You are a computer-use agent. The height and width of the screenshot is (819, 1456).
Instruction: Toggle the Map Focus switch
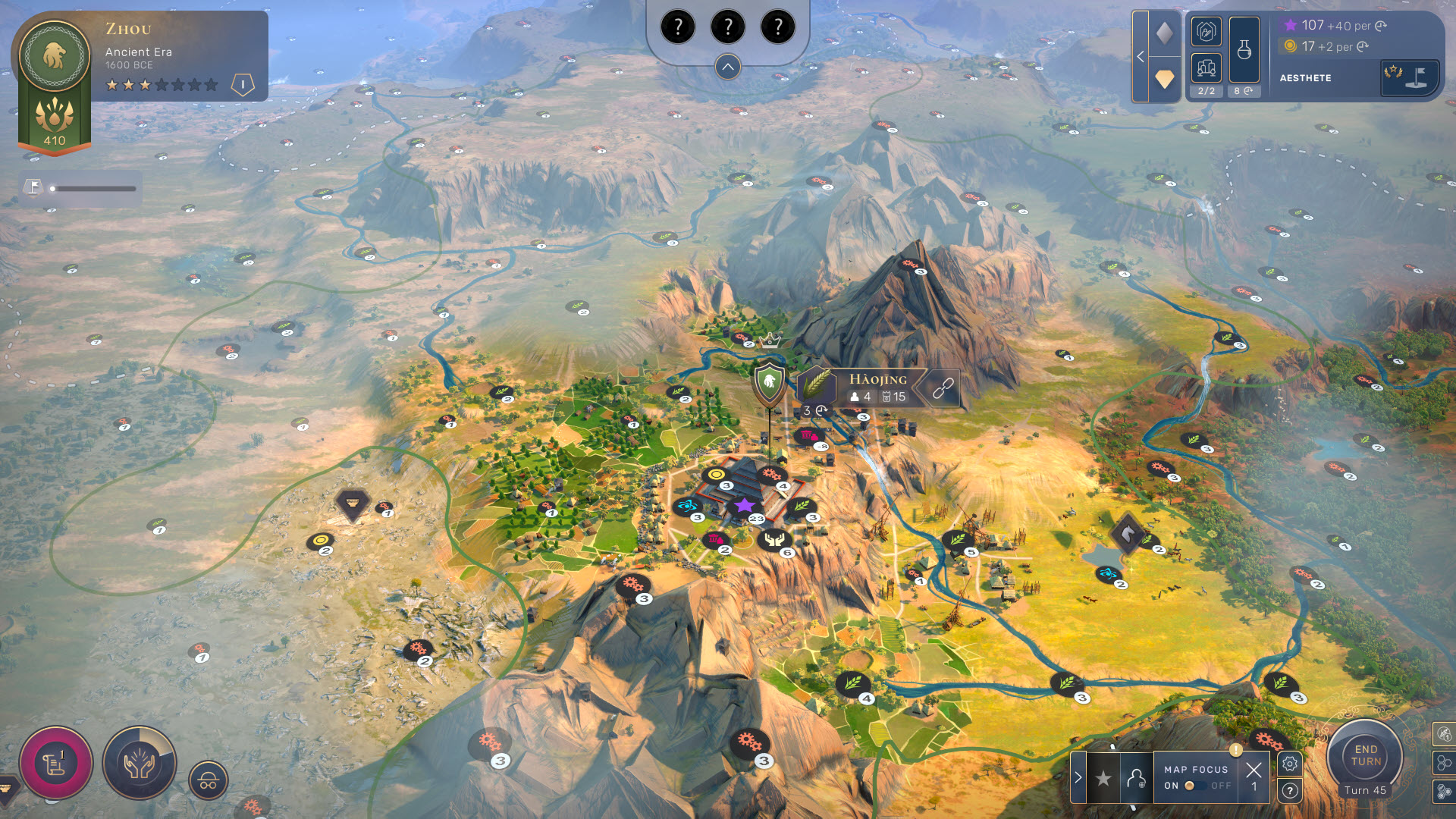tap(1195, 786)
